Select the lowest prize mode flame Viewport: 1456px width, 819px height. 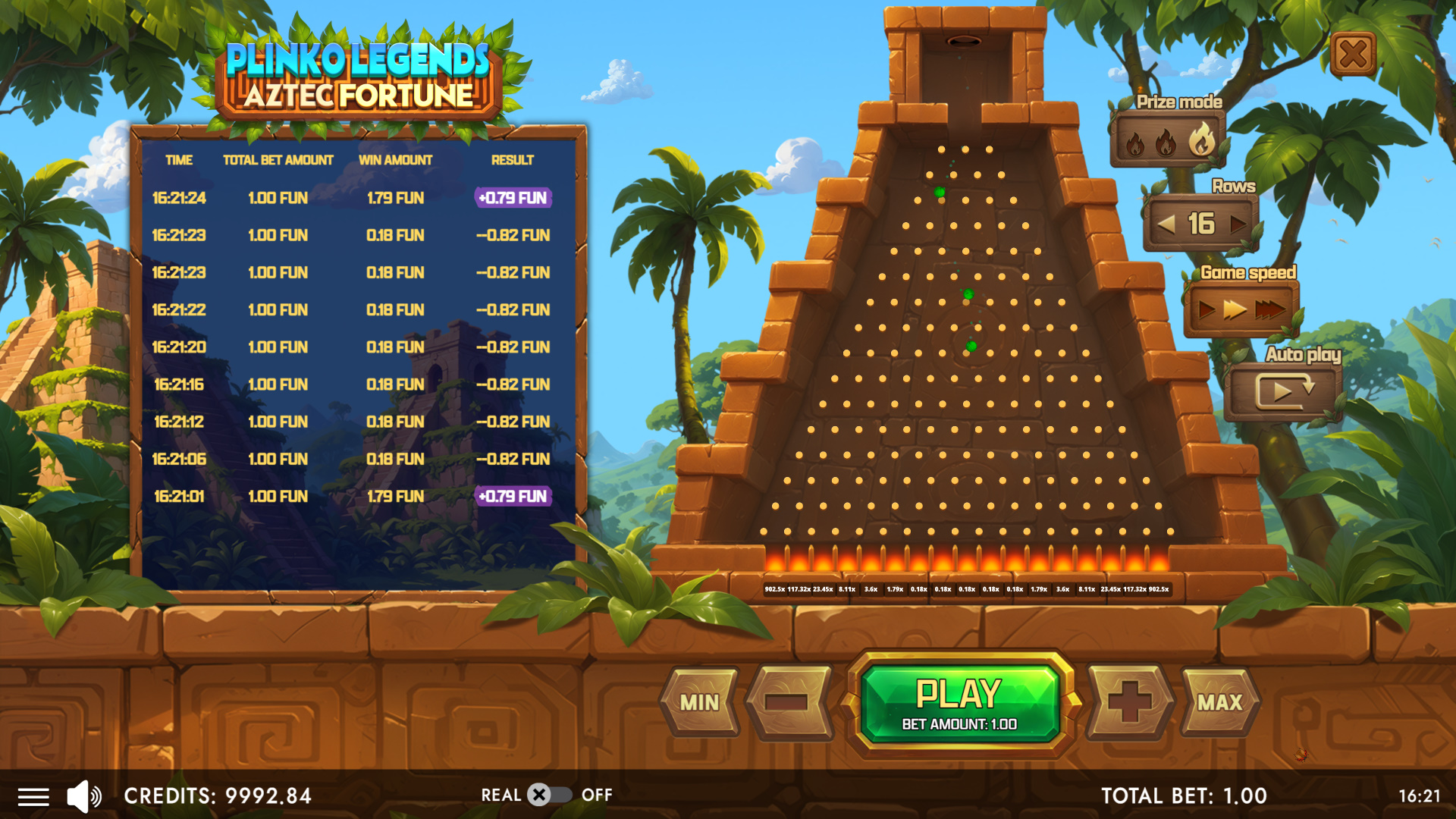(1135, 143)
